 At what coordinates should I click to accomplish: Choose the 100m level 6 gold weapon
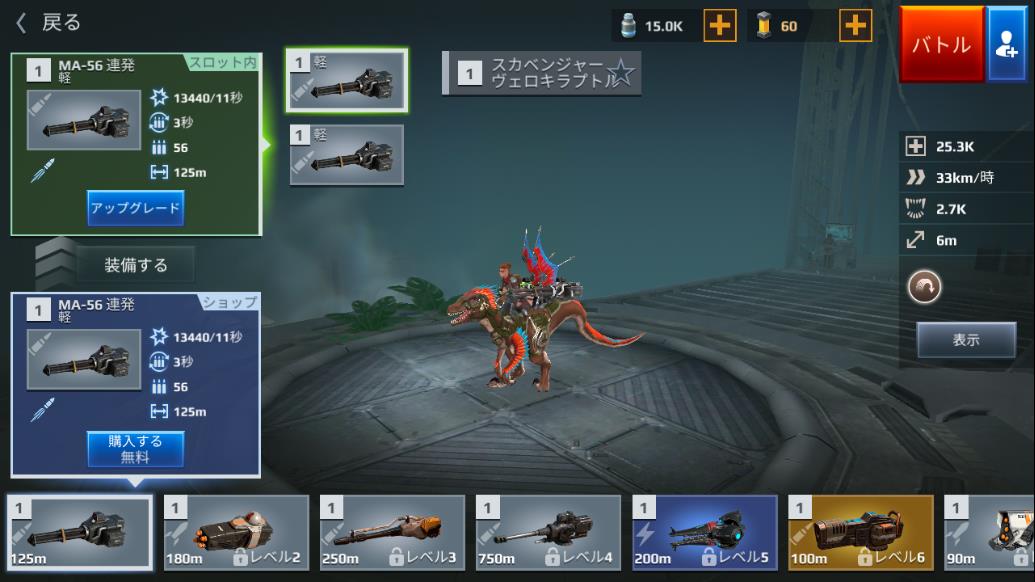860,532
